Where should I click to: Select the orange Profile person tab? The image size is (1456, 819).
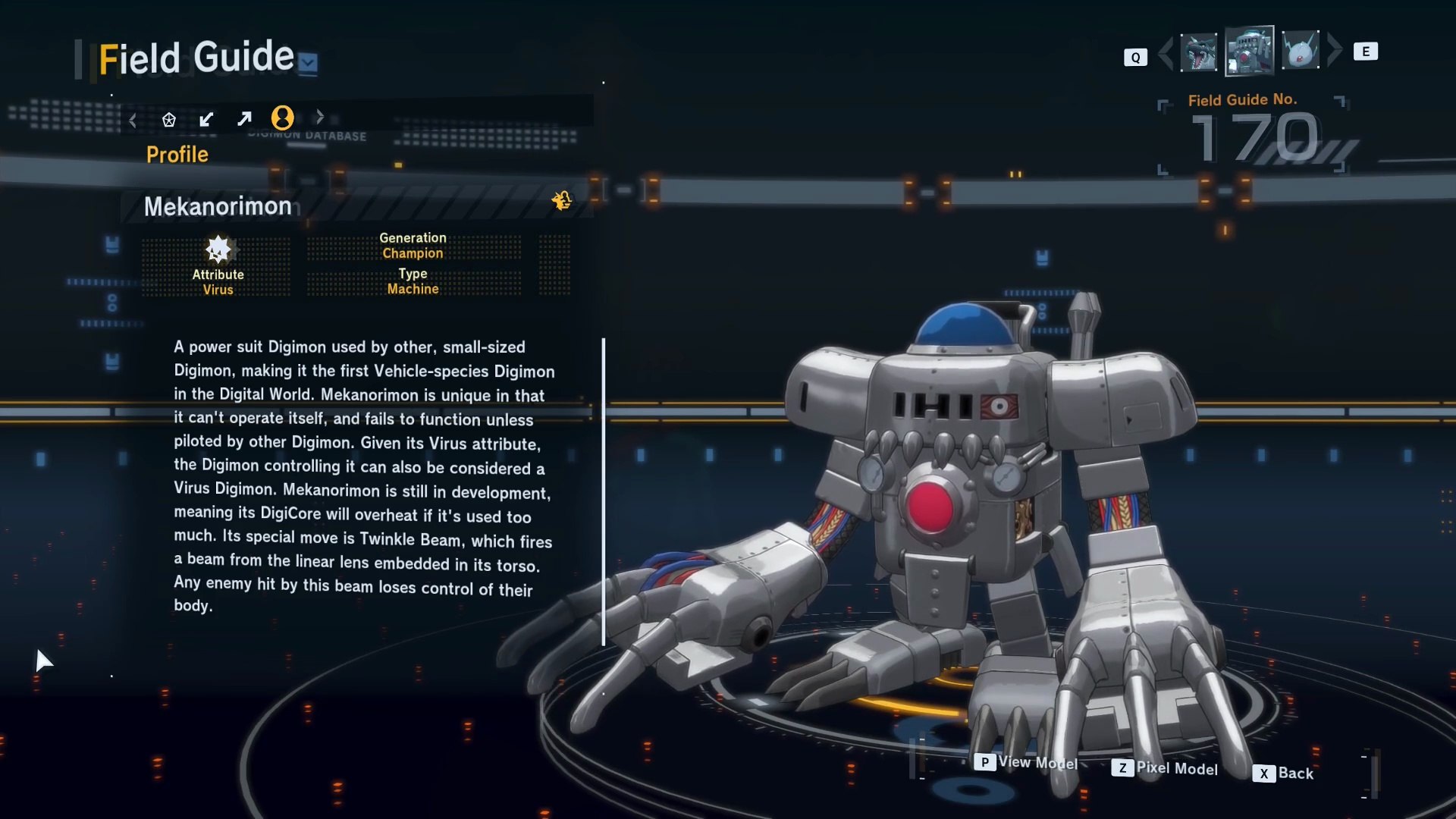click(282, 118)
